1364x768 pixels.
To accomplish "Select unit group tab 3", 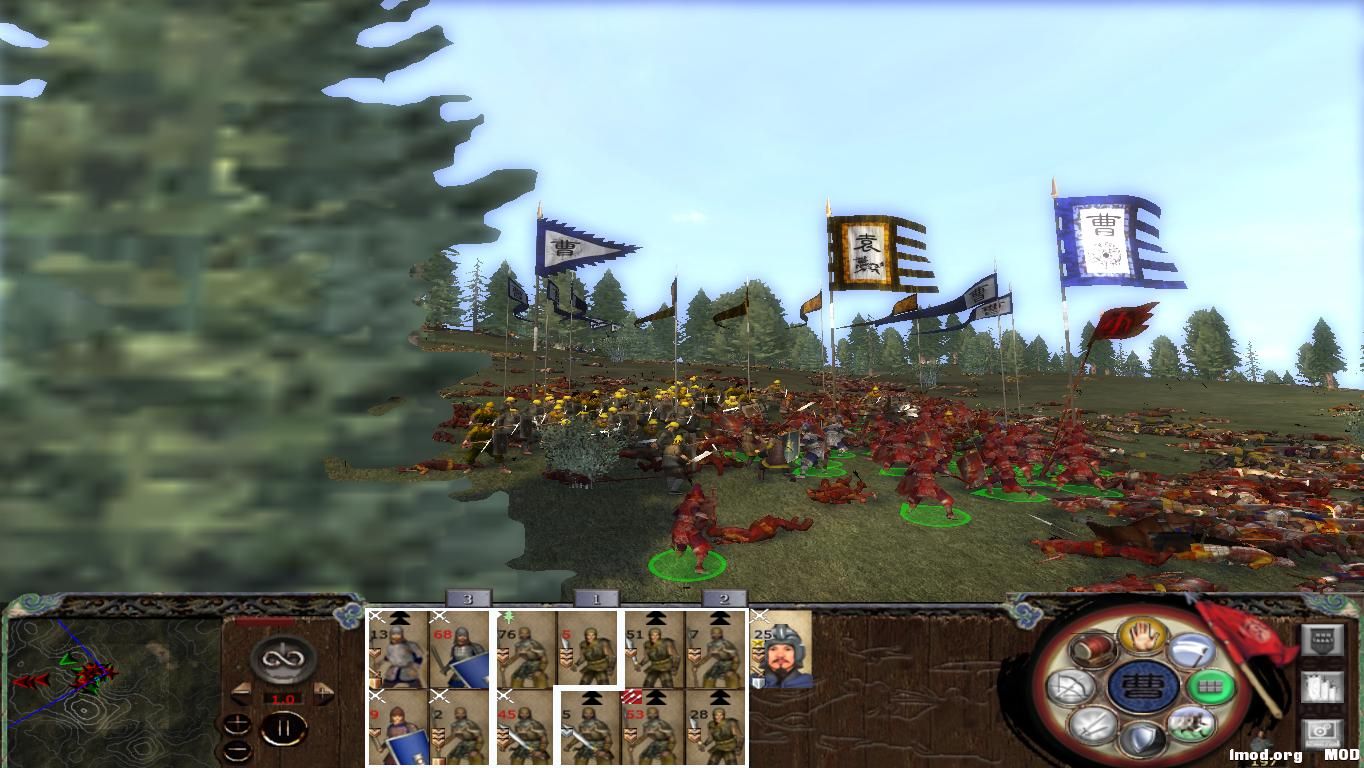I will (466, 599).
